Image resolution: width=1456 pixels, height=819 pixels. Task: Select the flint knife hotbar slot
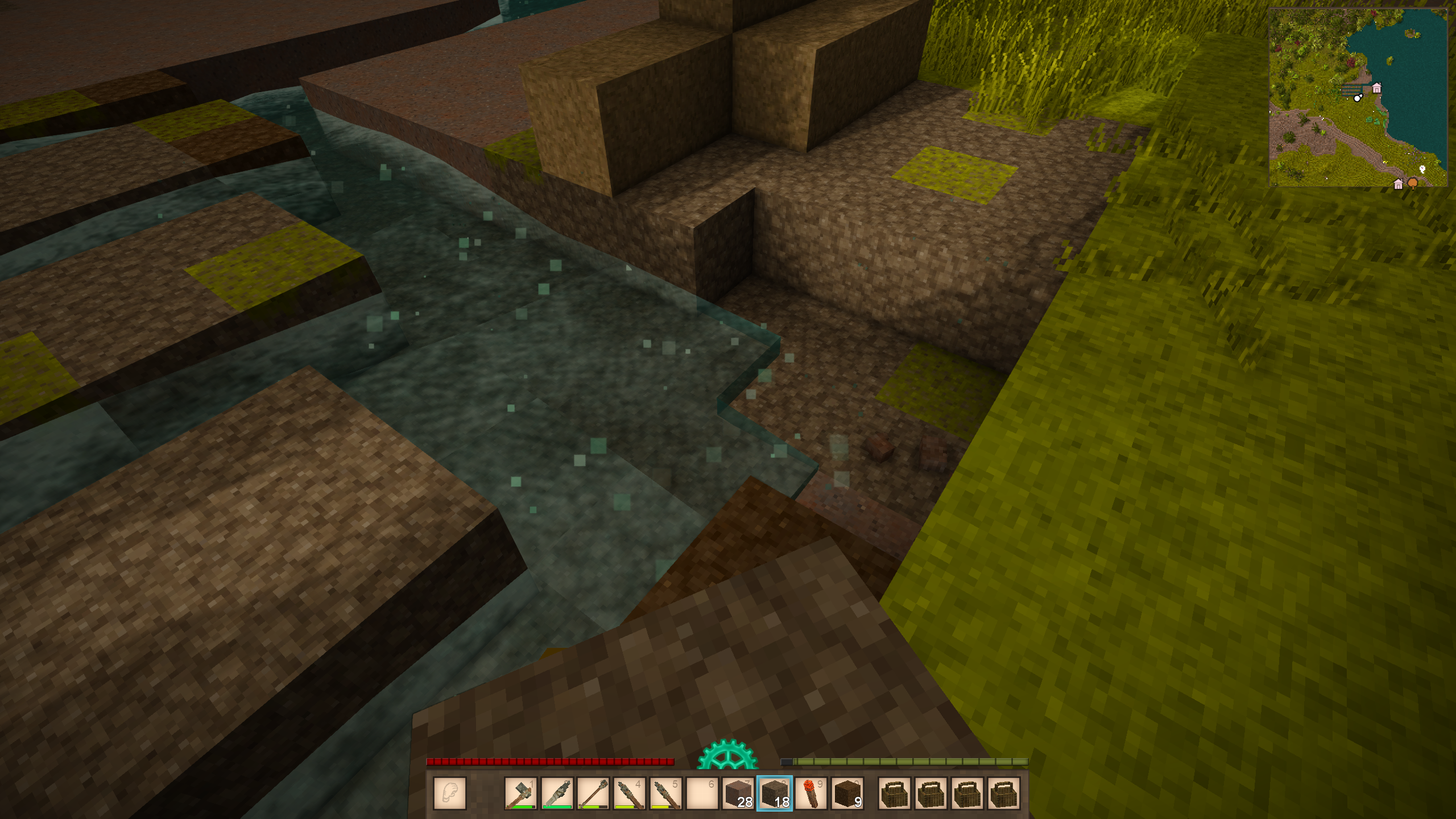[x=557, y=793]
